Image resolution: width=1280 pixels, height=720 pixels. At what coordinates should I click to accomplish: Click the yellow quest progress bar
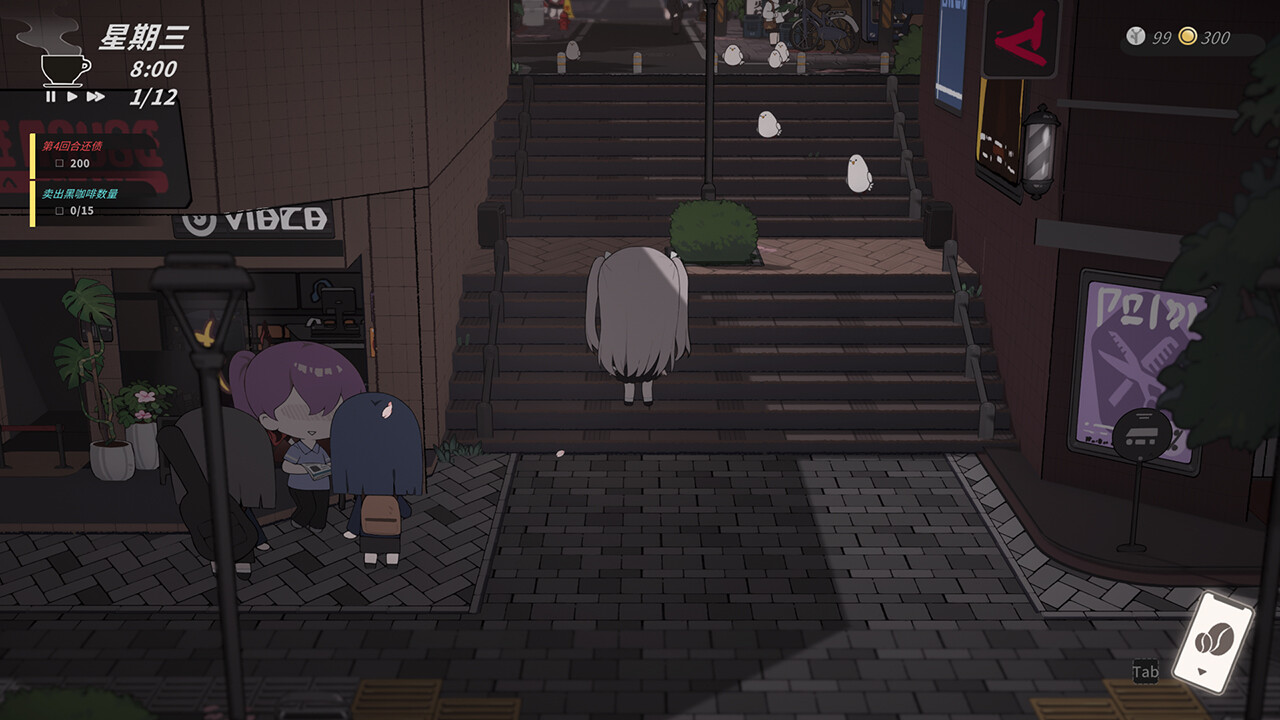(x=32, y=180)
